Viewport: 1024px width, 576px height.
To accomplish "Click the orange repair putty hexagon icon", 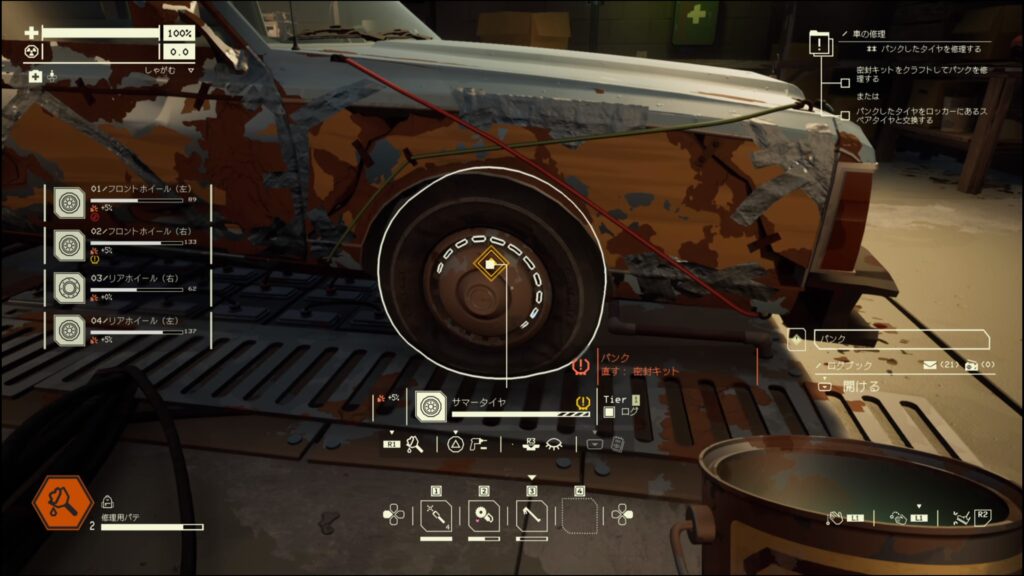I will coord(63,503).
